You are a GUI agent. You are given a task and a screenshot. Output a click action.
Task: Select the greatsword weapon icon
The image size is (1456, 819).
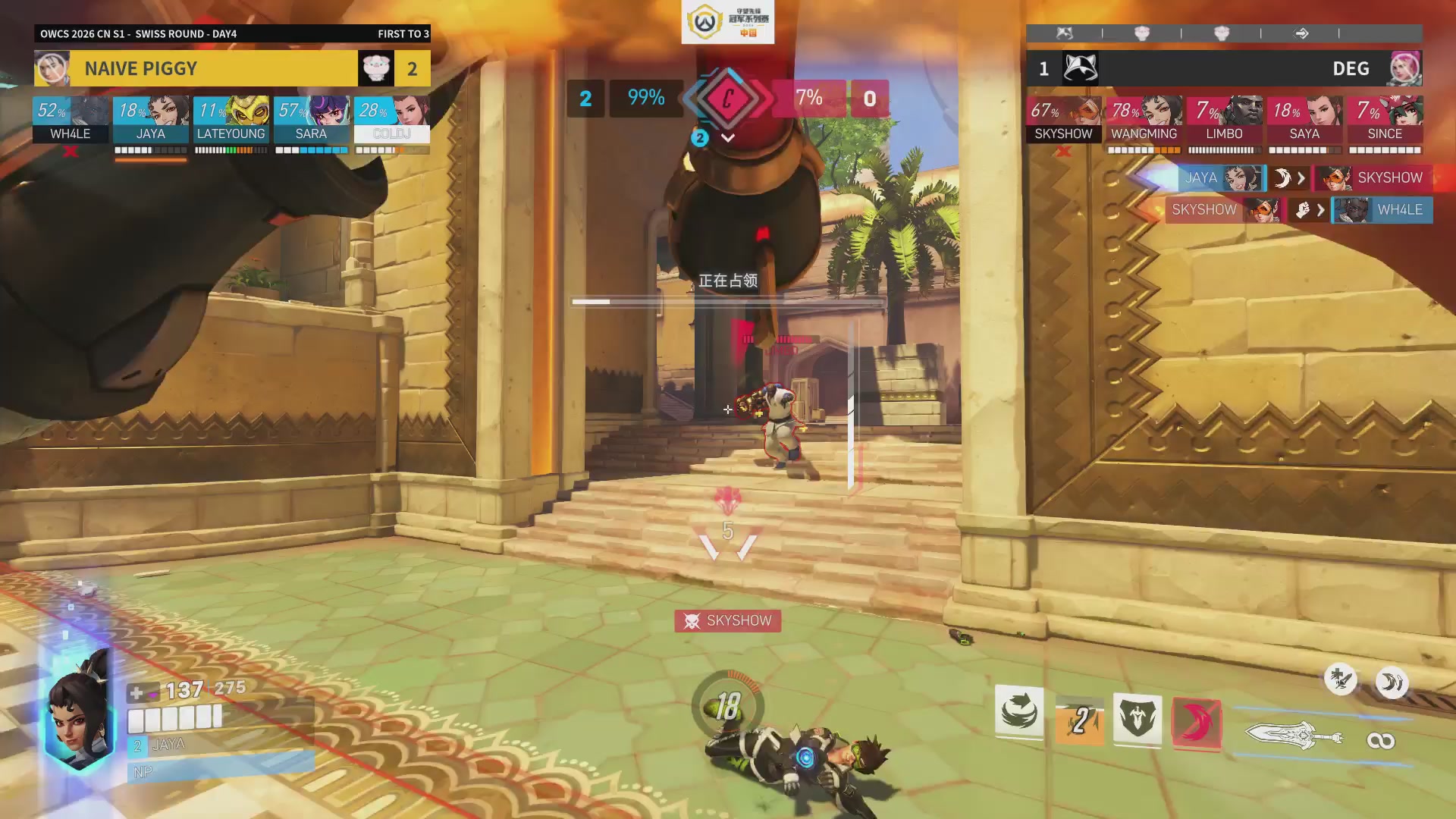[1293, 735]
